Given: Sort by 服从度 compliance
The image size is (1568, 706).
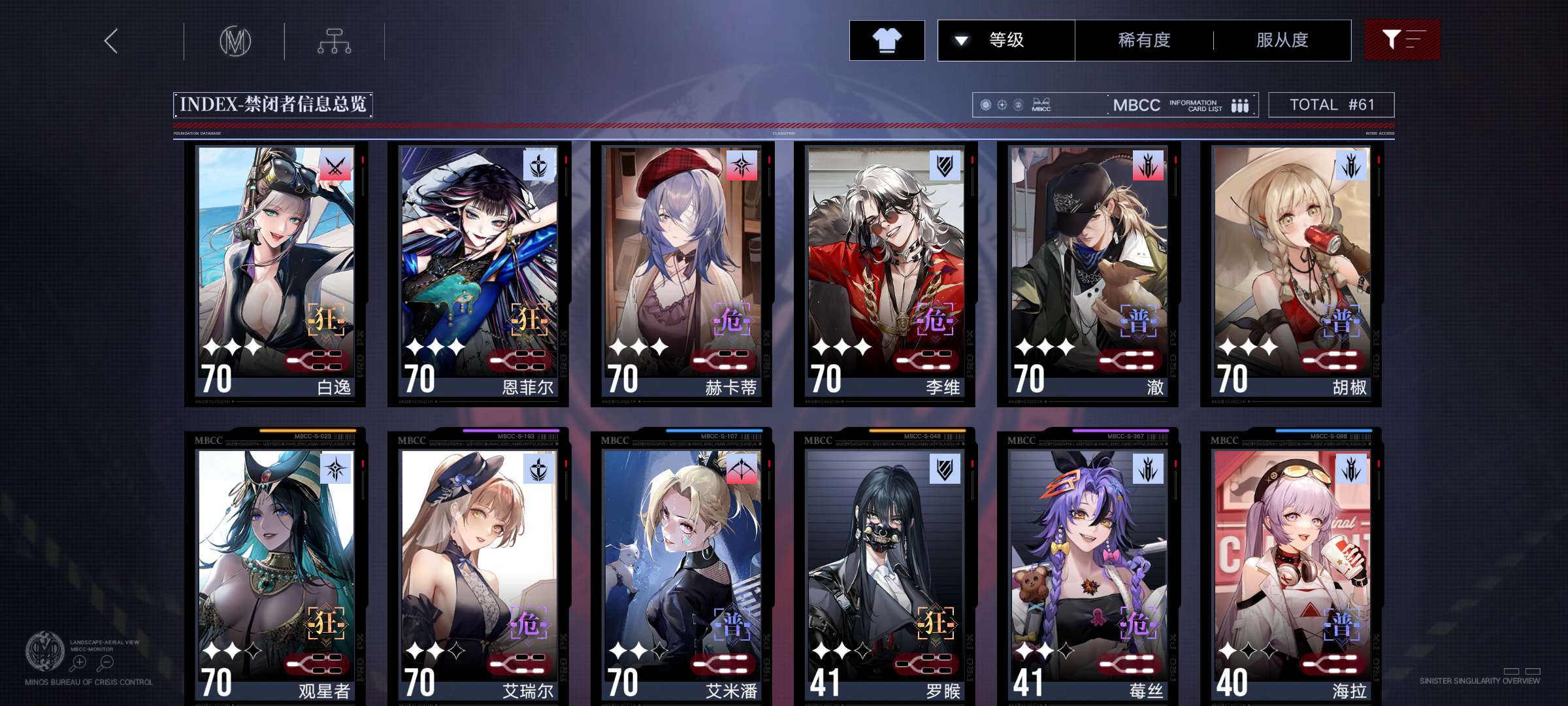Looking at the screenshot, I should pyautogui.click(x=1282, y=41).
